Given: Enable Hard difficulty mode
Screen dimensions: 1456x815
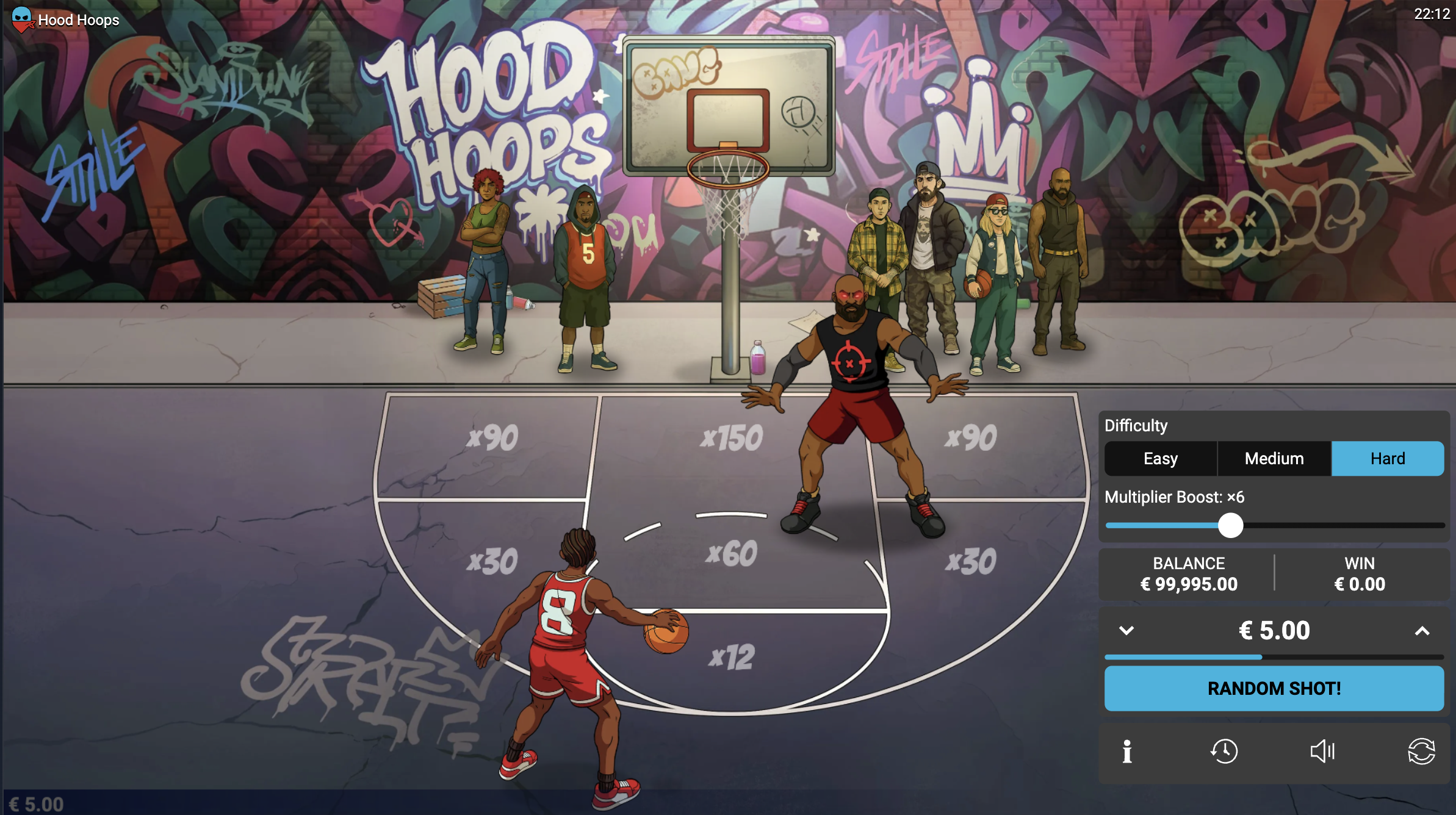Looking at the screenshot, I should pos(1387,458).
